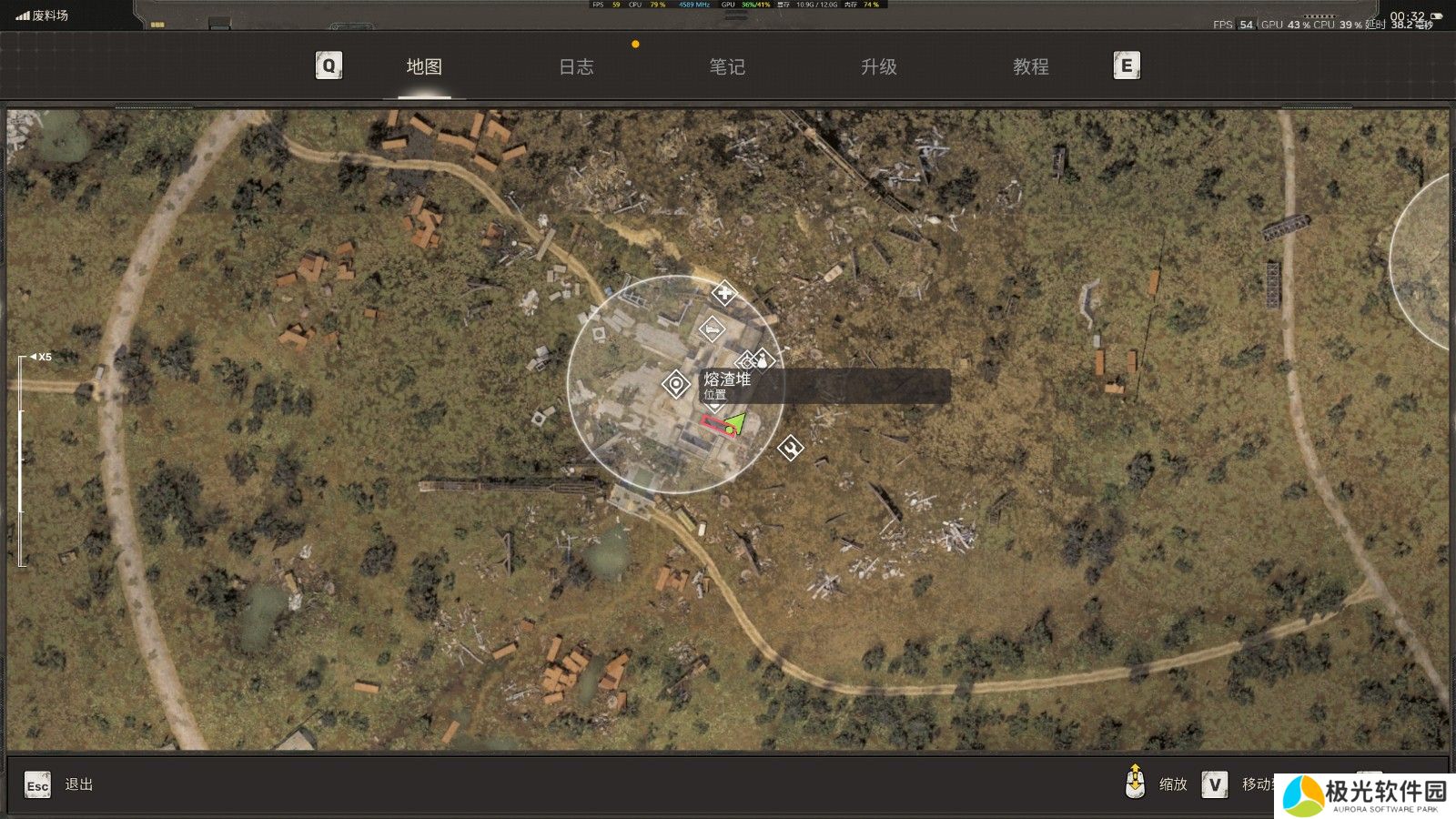Choose the 熔渣堆 location pin marker
The height and width of the screenshot is (819, 1456).
[x=676, y=385]
